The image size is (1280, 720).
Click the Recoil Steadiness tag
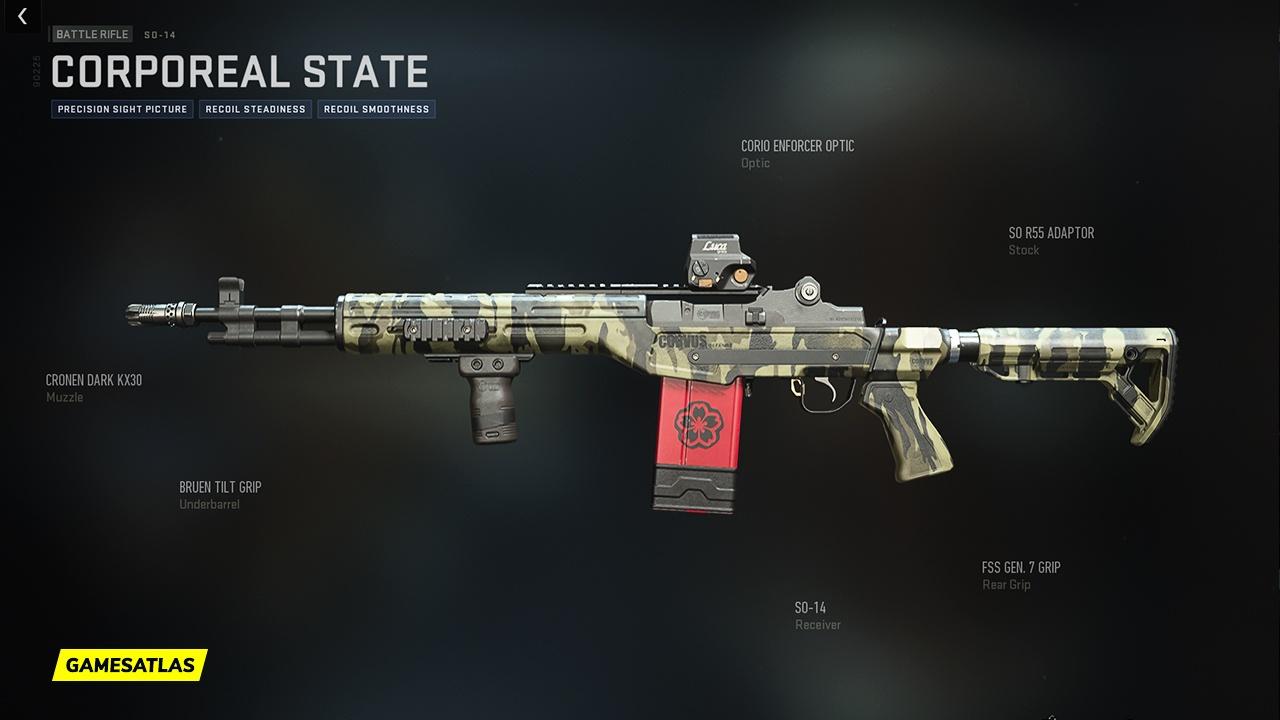(x=255, y=109)
